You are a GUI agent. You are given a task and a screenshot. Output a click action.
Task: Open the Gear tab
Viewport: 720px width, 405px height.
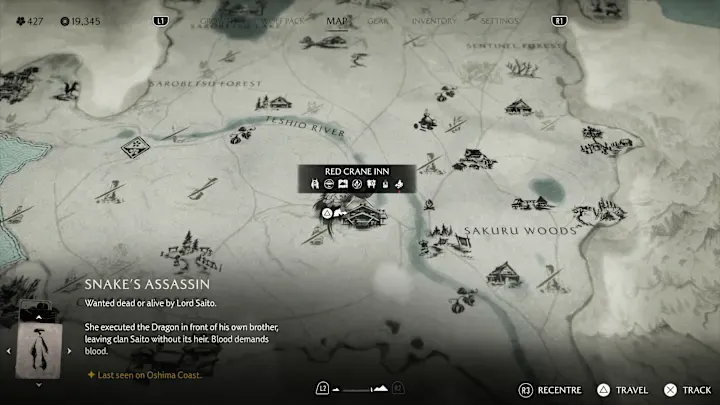[x=378, y=20]
